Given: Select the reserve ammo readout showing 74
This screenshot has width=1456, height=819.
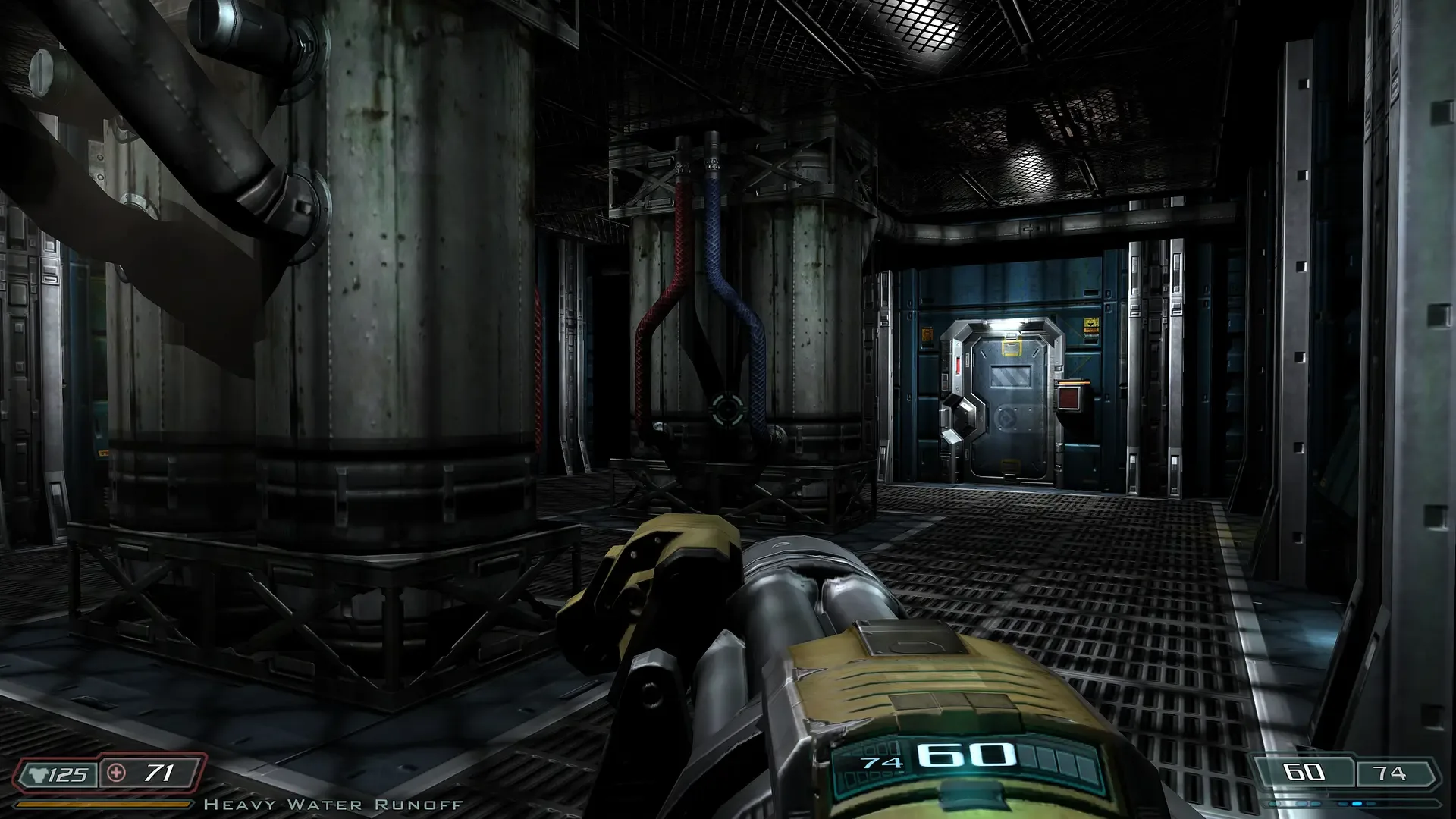Looking at the screenshot, I should tap(1389, 773).
